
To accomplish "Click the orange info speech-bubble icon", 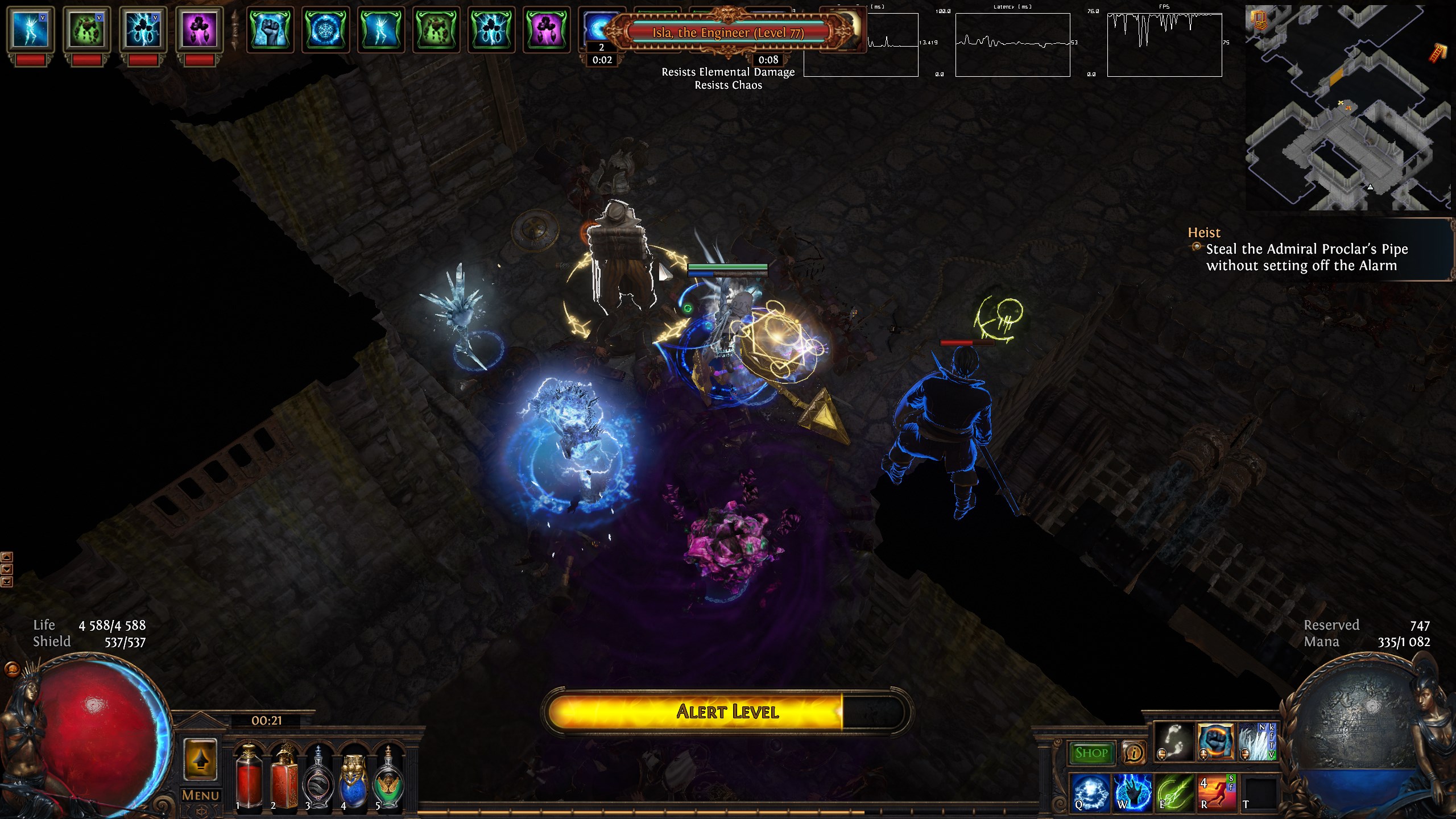I will click(x=1134, y=753).
